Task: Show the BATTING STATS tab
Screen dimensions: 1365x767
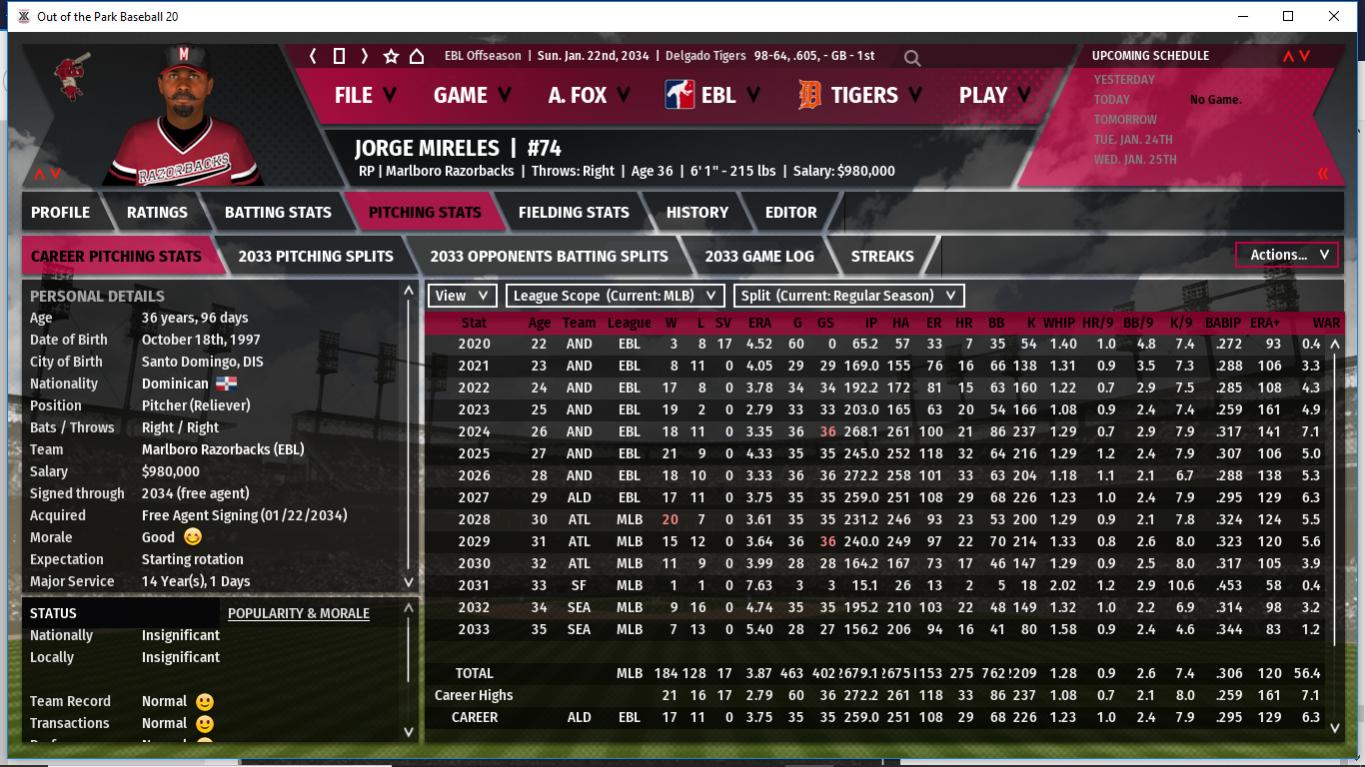Action: coord(278,212)
